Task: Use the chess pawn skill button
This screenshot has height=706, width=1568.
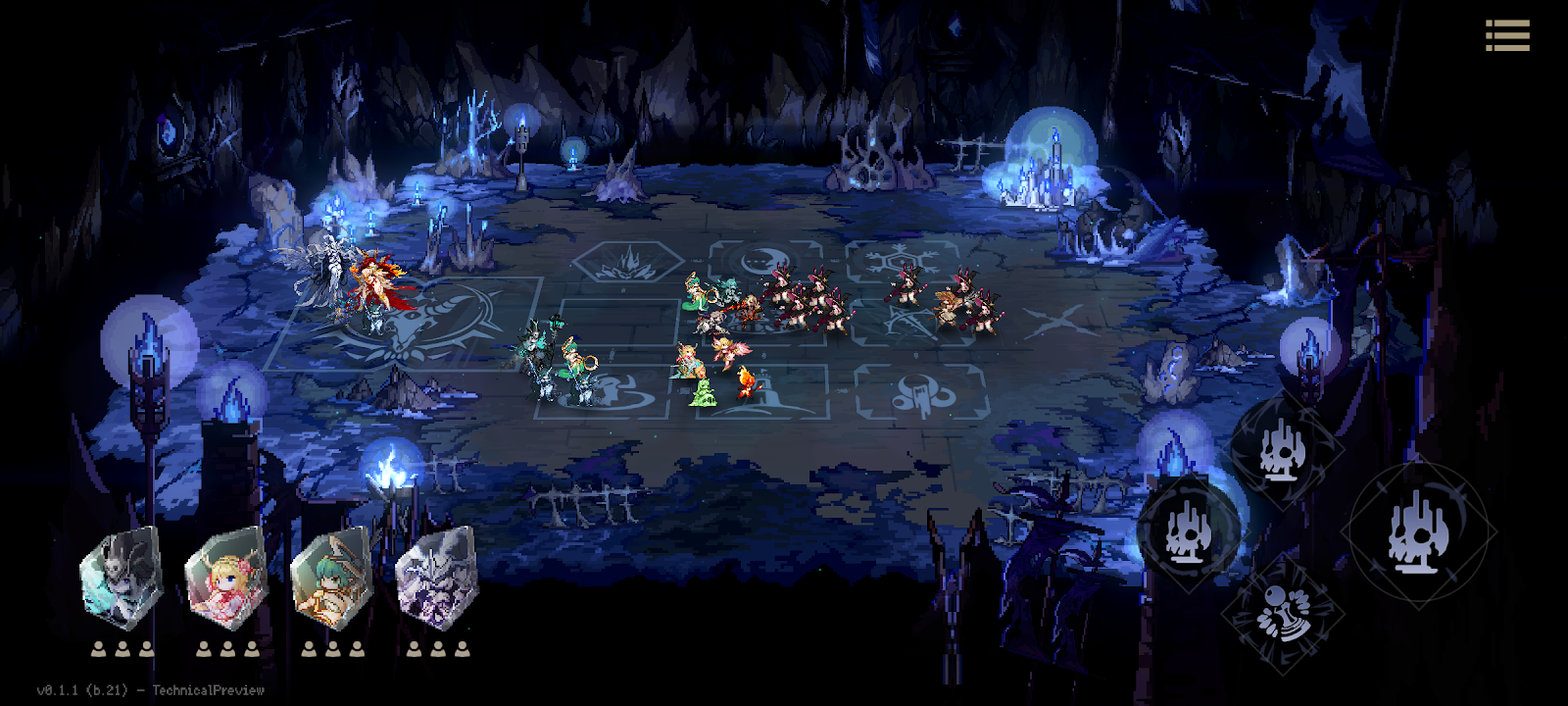Action: pyautogui.click(x=1282, y=615)
